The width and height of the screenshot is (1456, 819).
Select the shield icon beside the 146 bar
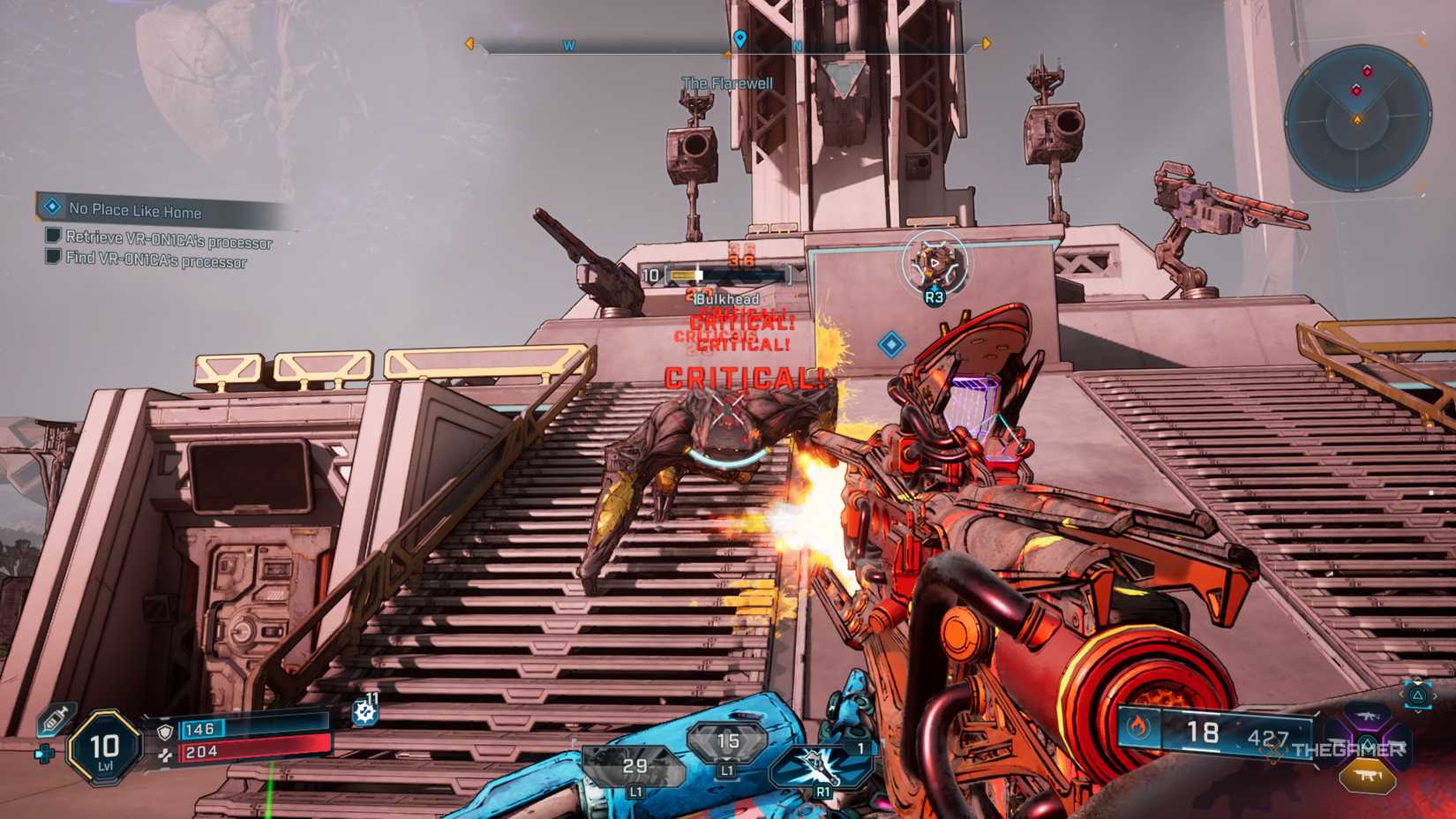[x=165, y=733]
